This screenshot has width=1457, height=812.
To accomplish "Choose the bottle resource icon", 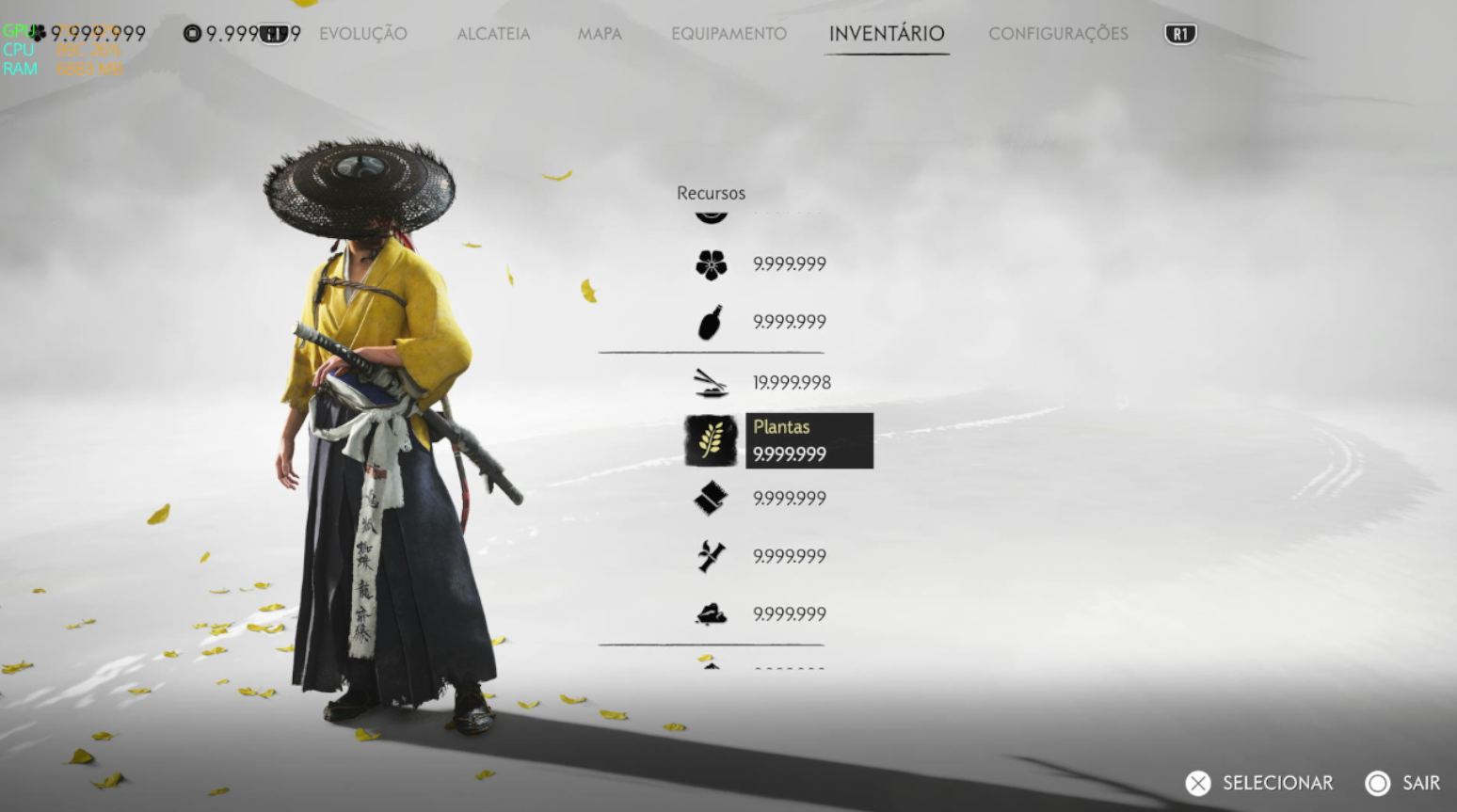I will tap(711, 322).
